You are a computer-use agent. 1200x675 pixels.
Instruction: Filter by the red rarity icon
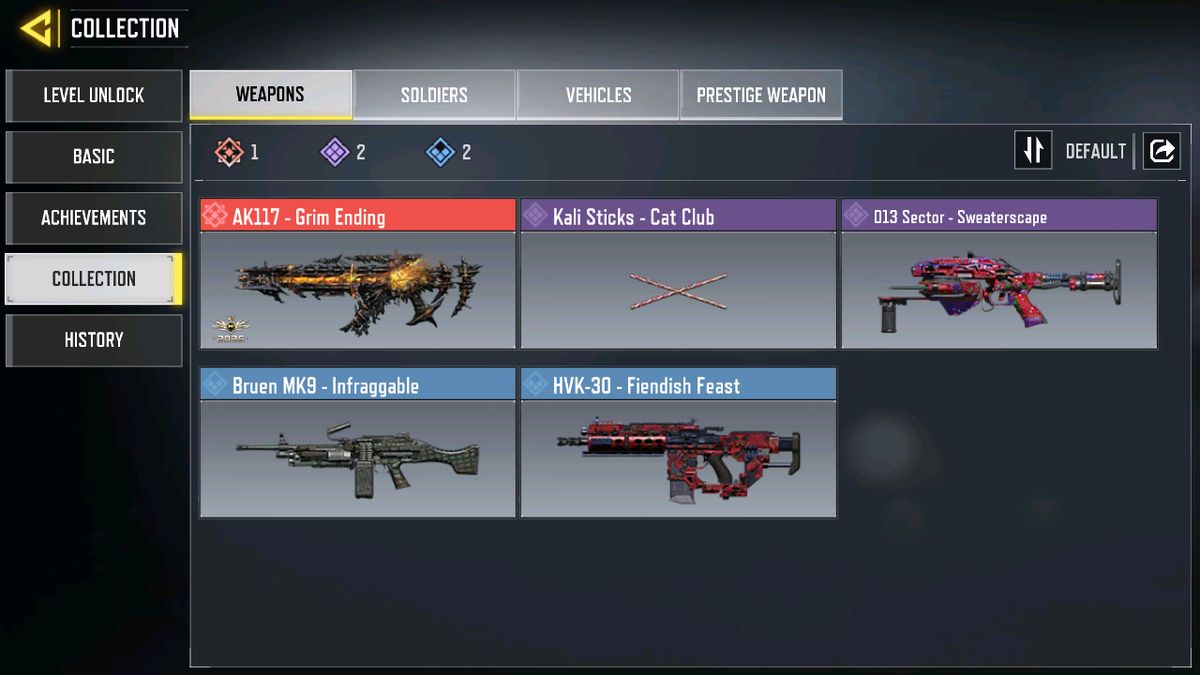[x=231, y=152]
